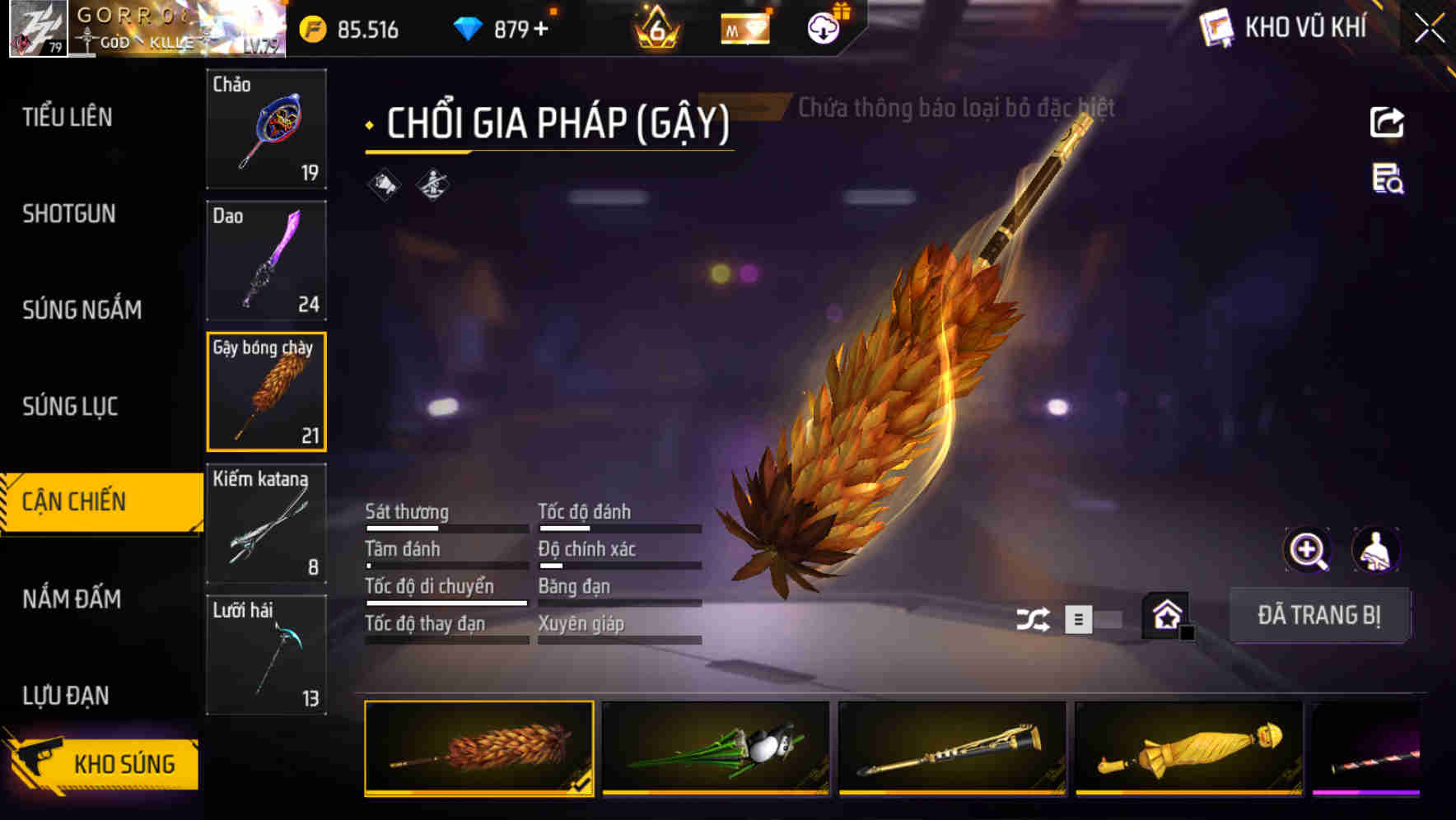Open the share weapon icon
The height and width of the screenshot is (820, 1456).
[1388, 122]
